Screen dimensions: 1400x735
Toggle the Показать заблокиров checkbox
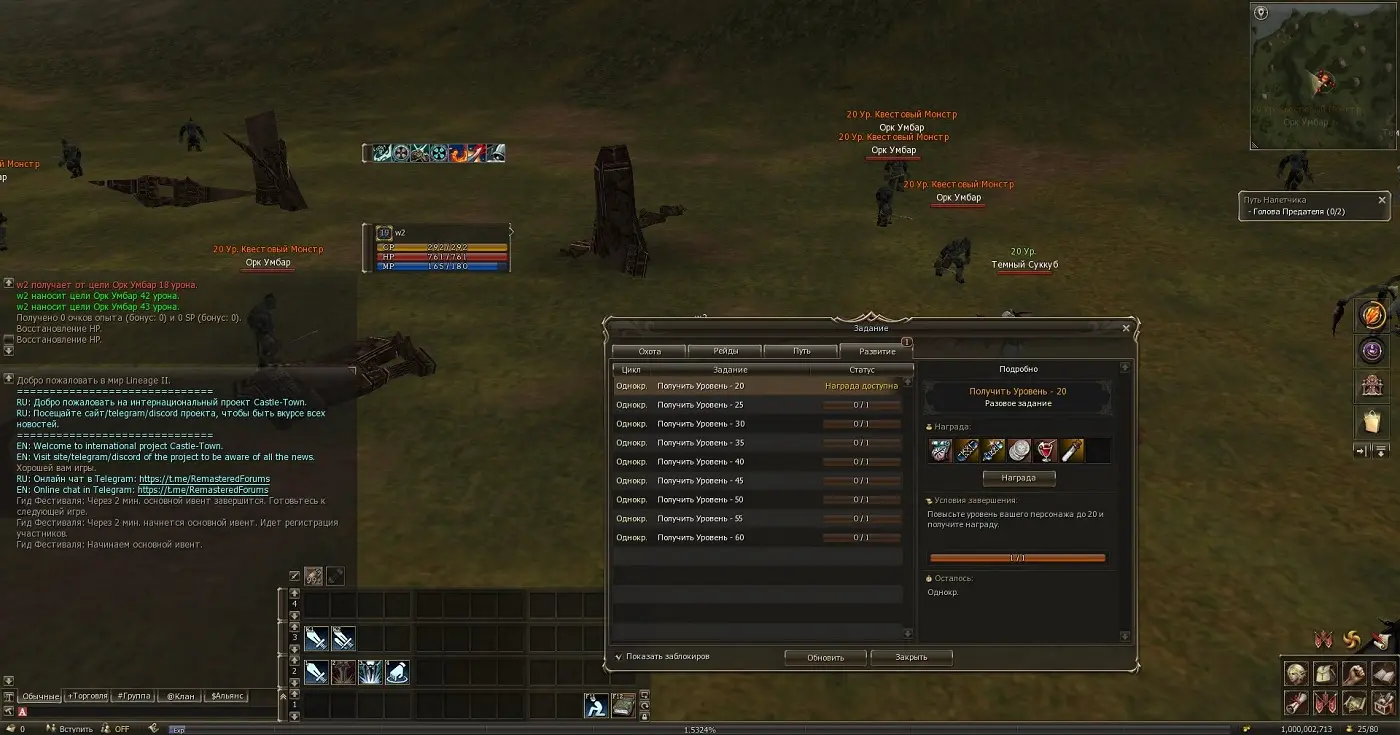[x=619, y=657]
